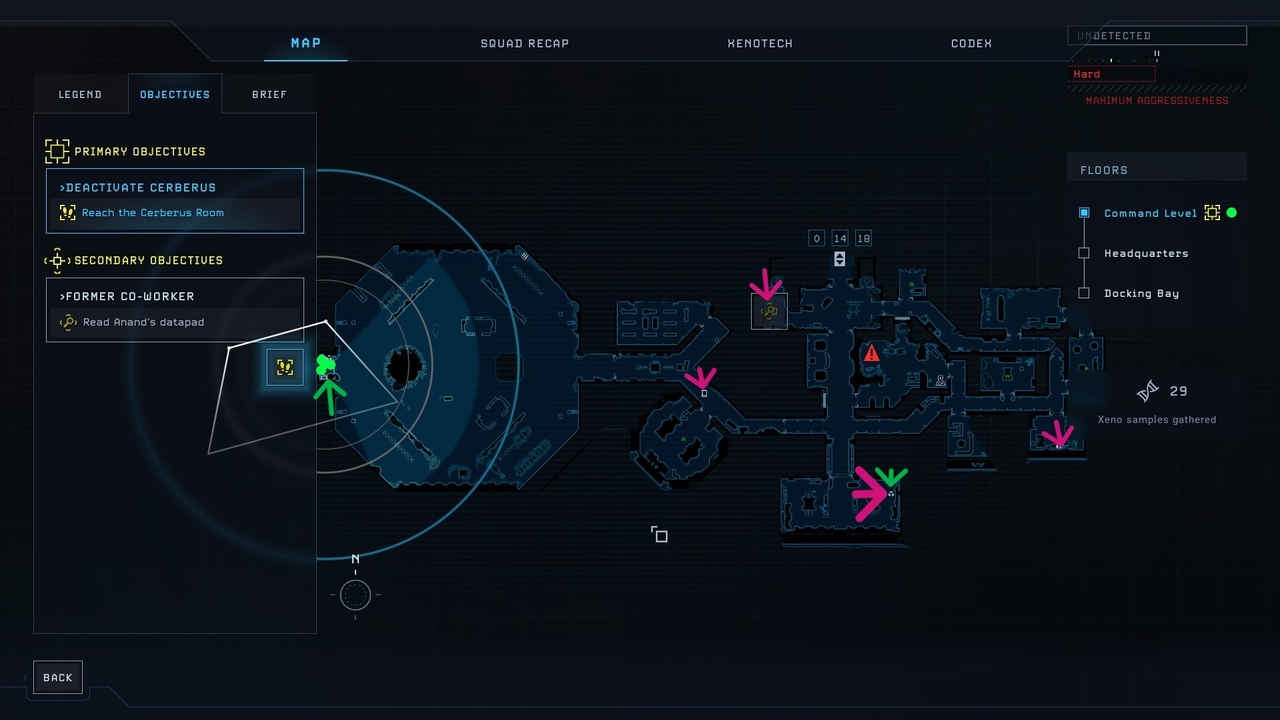1280x720 pixels.
Task: Click the survivor icon near the alert triangle
Action: click(x=941, y=380)
